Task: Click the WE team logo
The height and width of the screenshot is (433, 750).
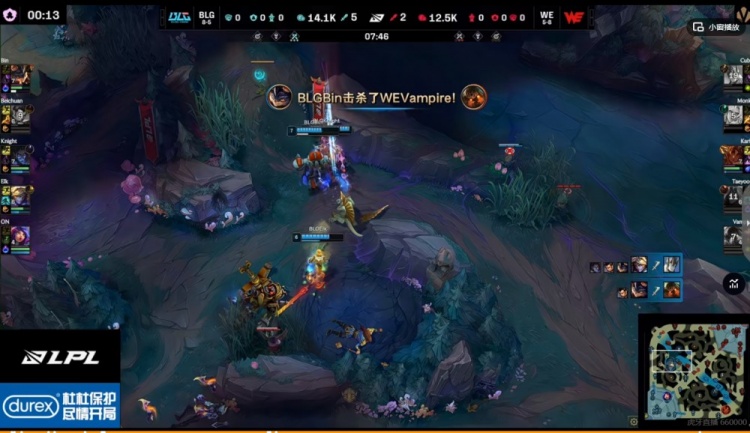Action: pos(574,17)
